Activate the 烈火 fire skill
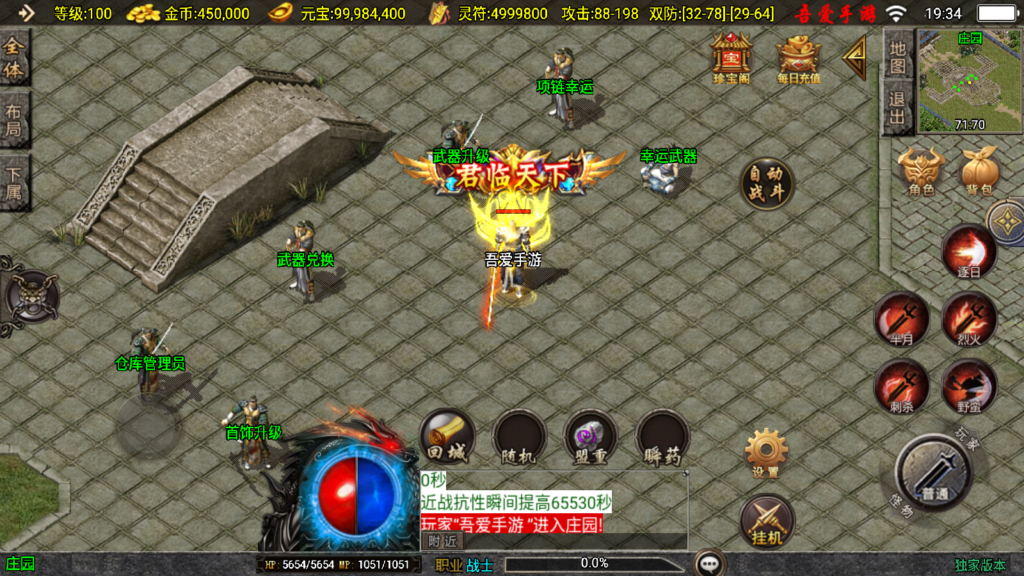Screen dimensions: 1024x576 click(x=969, y=320)
